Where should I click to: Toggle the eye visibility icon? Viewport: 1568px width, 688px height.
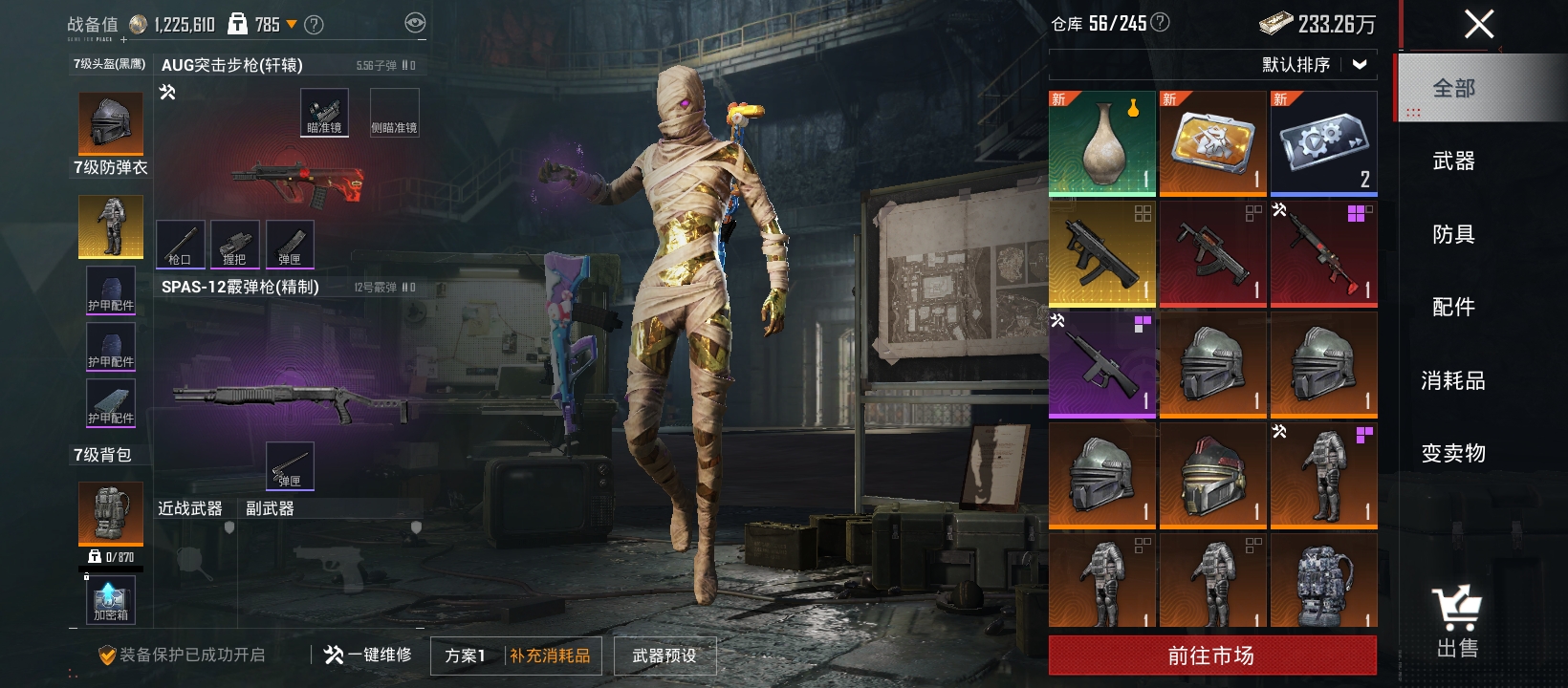[415, 23]
